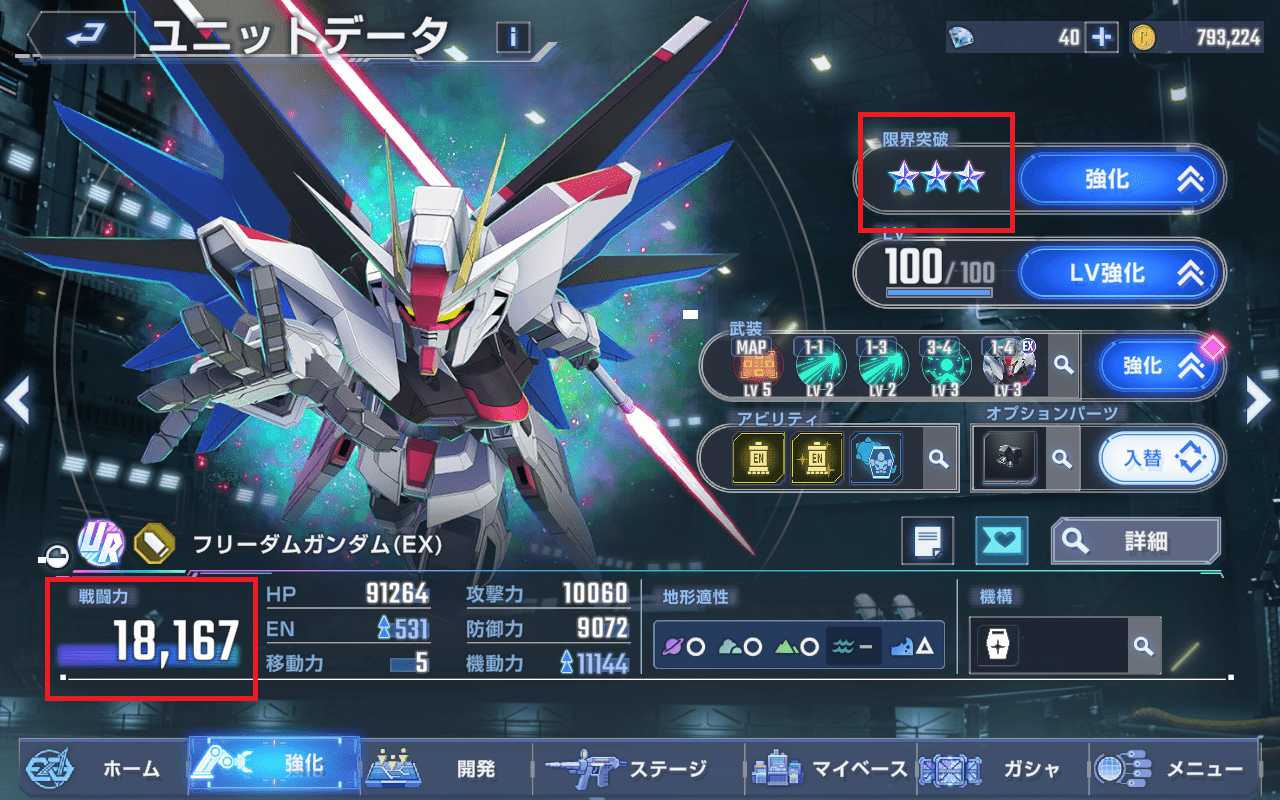Go back using the return arrow

point(82,37)
